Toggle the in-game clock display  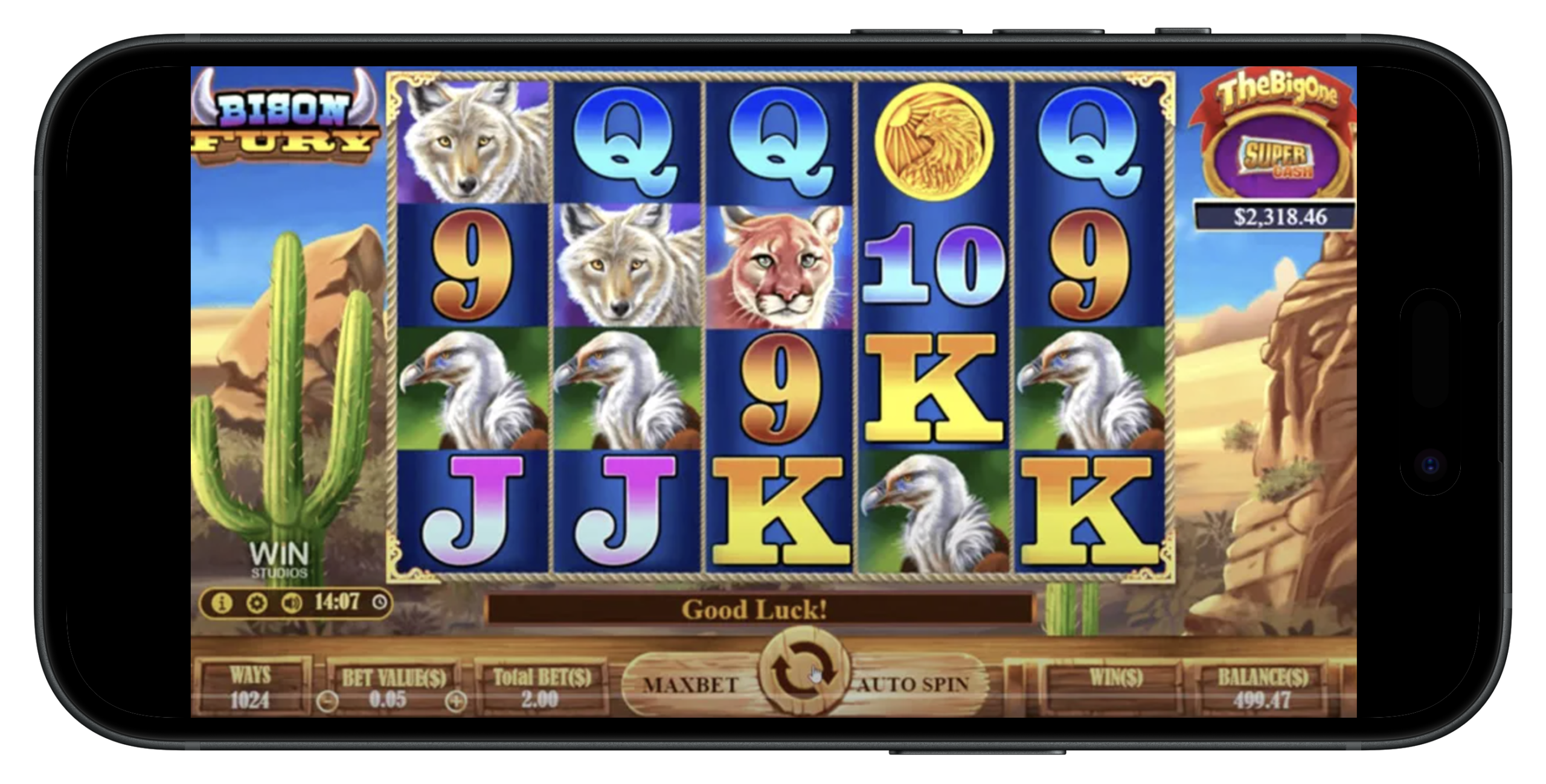pos(338,601)
